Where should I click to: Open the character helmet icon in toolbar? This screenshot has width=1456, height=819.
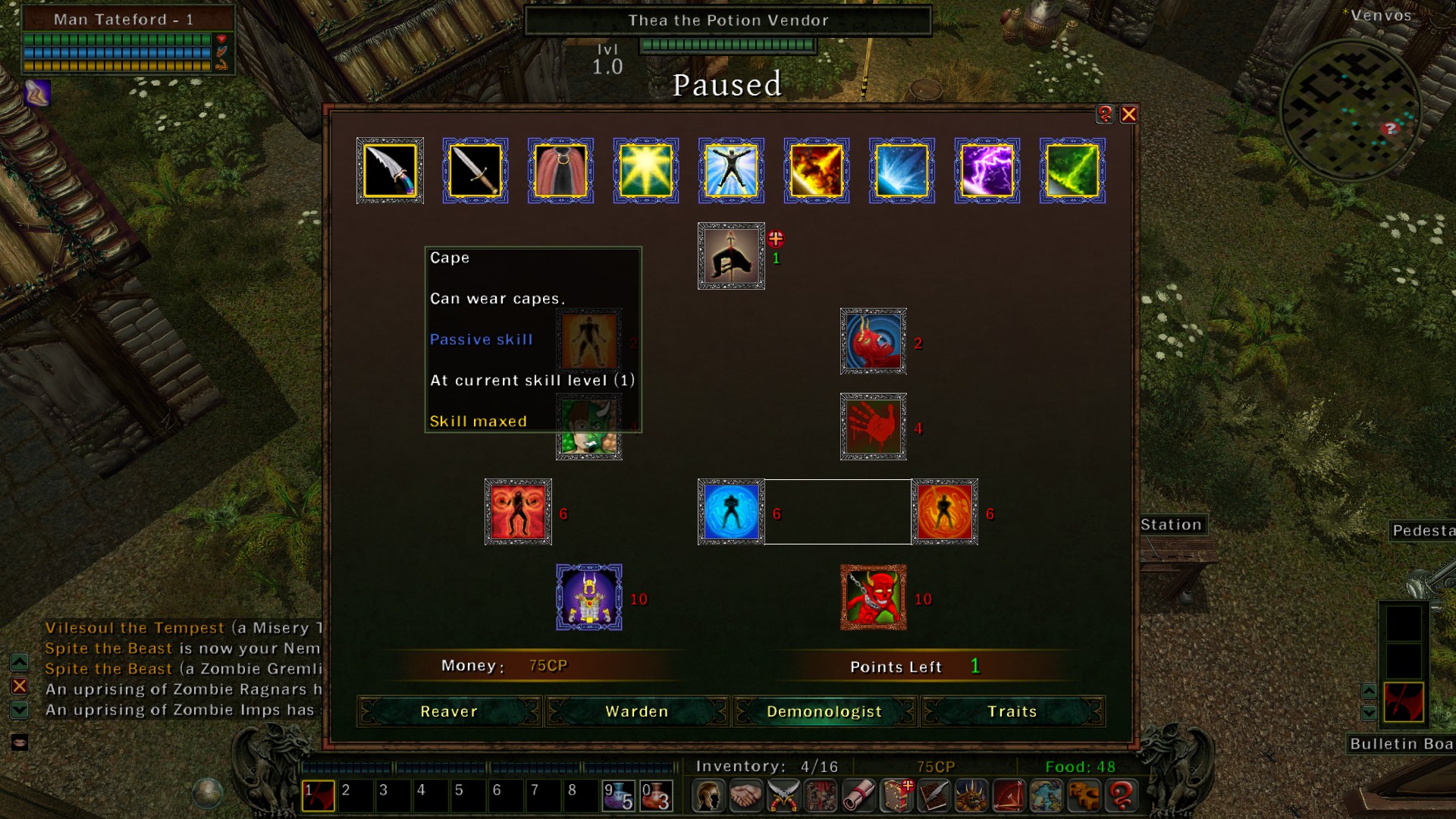pyautogui.click(x=708, y=796)
